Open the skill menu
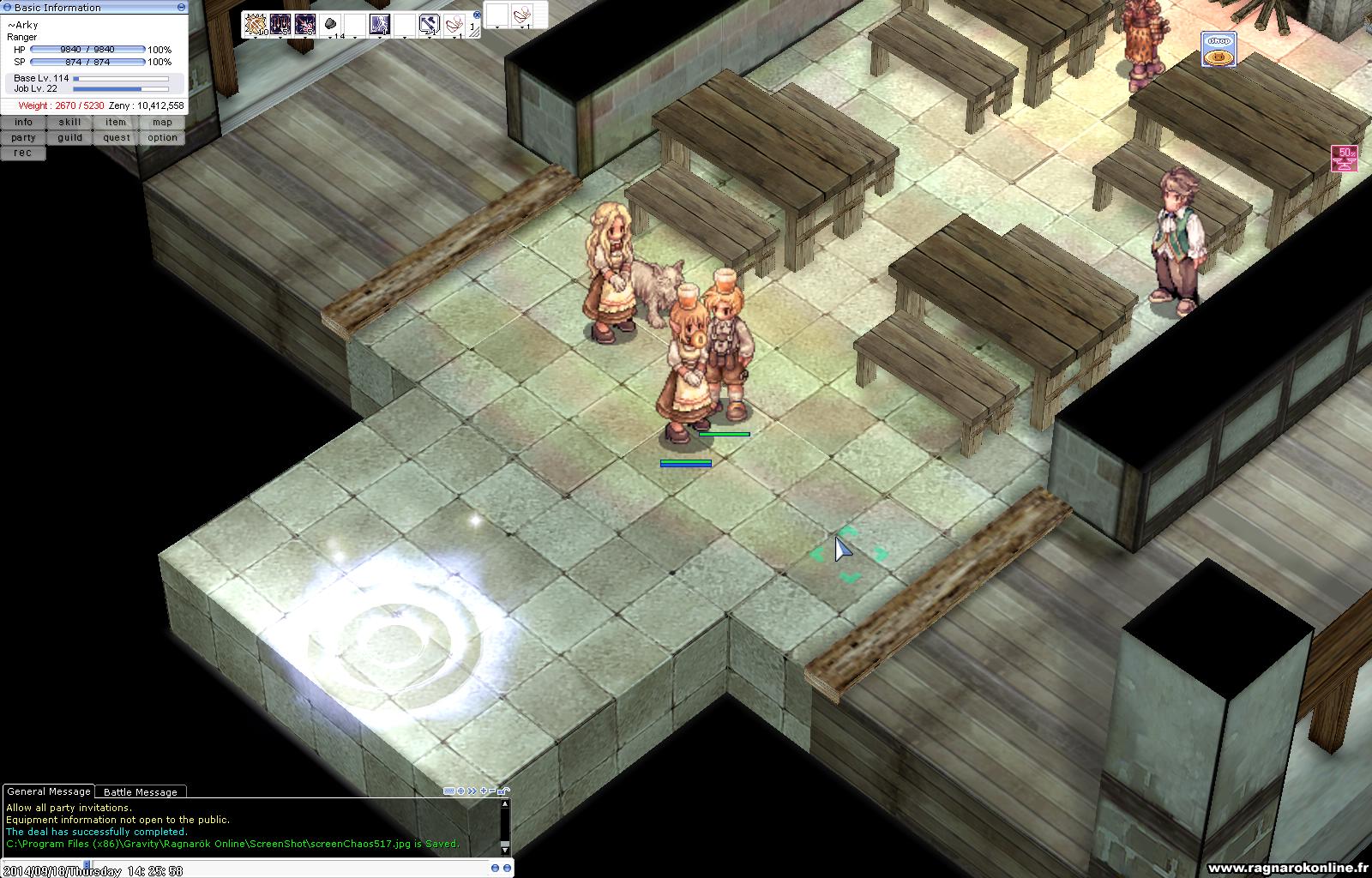1372x878 pixels. tap(69, 123)
